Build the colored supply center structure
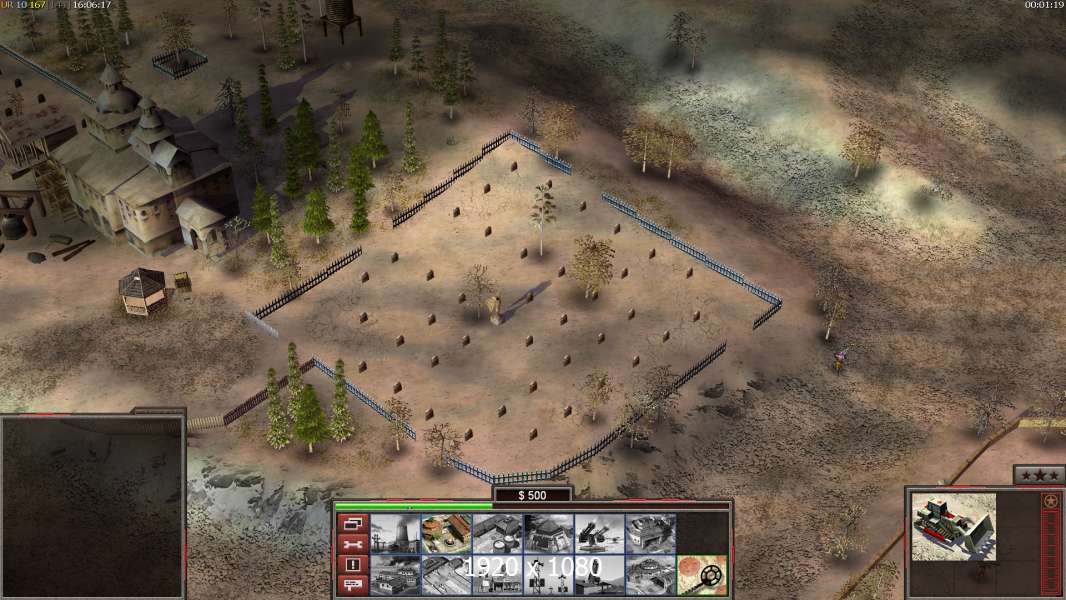The width and height of the screenshot is (1066, 600). click(446, 533)
